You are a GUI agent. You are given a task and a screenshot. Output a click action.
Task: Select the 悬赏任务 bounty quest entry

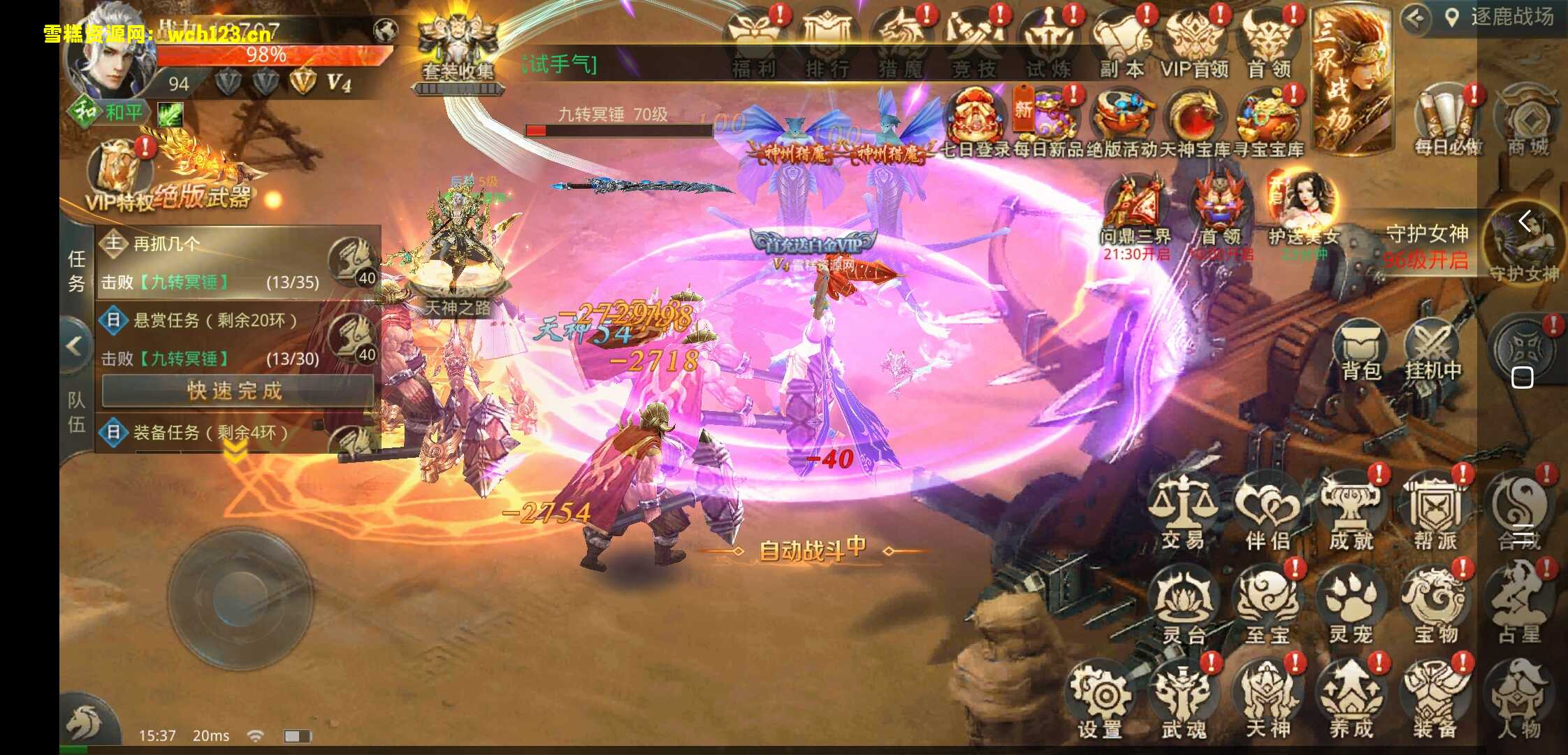click(215, 321)
